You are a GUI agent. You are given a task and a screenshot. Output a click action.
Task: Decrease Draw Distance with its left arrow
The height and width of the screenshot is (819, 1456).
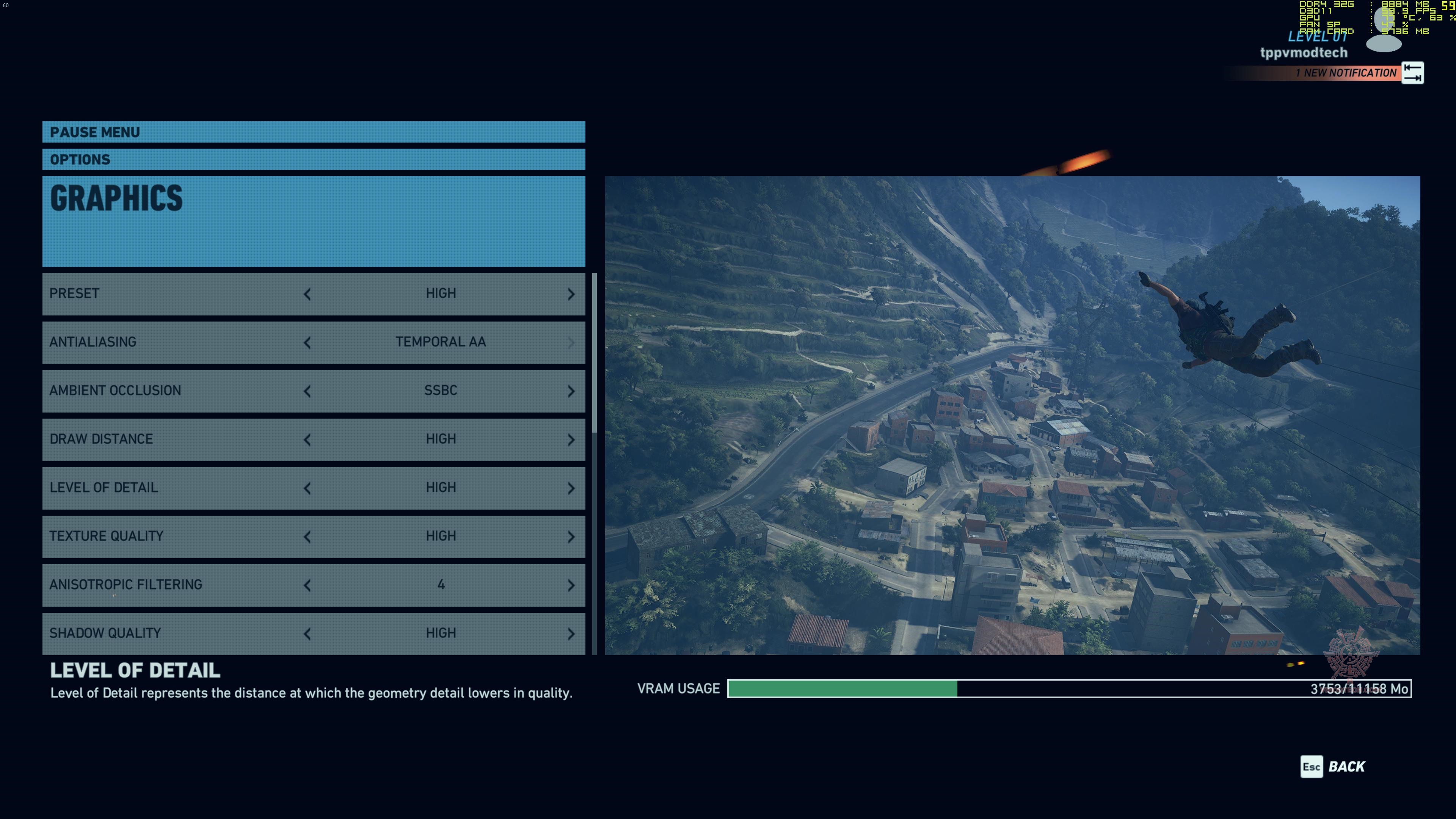pyautogui.click(x=307, y=440)
